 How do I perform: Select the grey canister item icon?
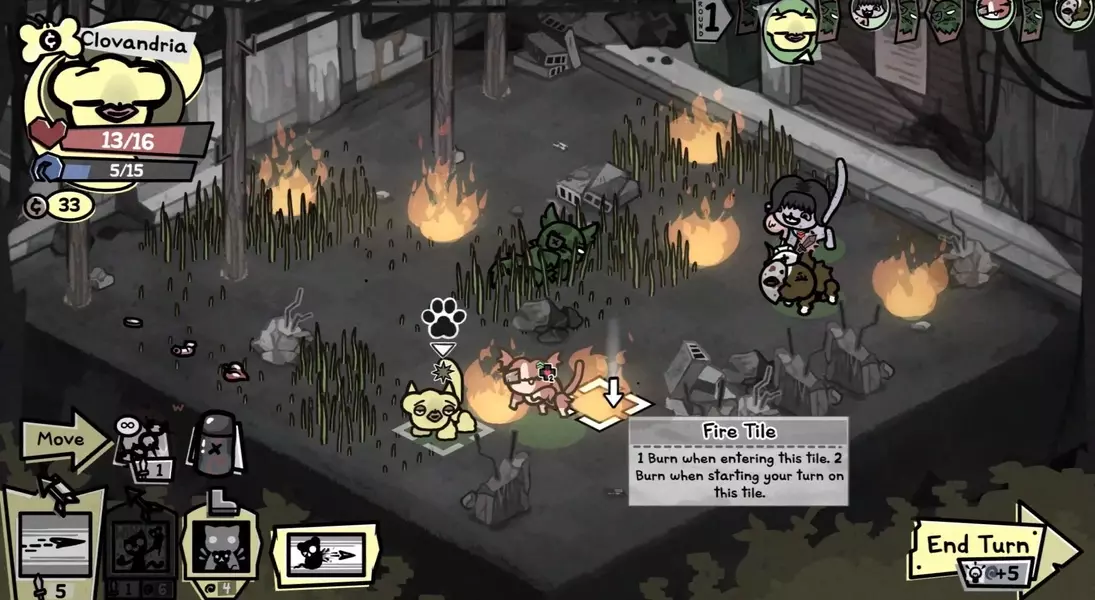(211, 443)
